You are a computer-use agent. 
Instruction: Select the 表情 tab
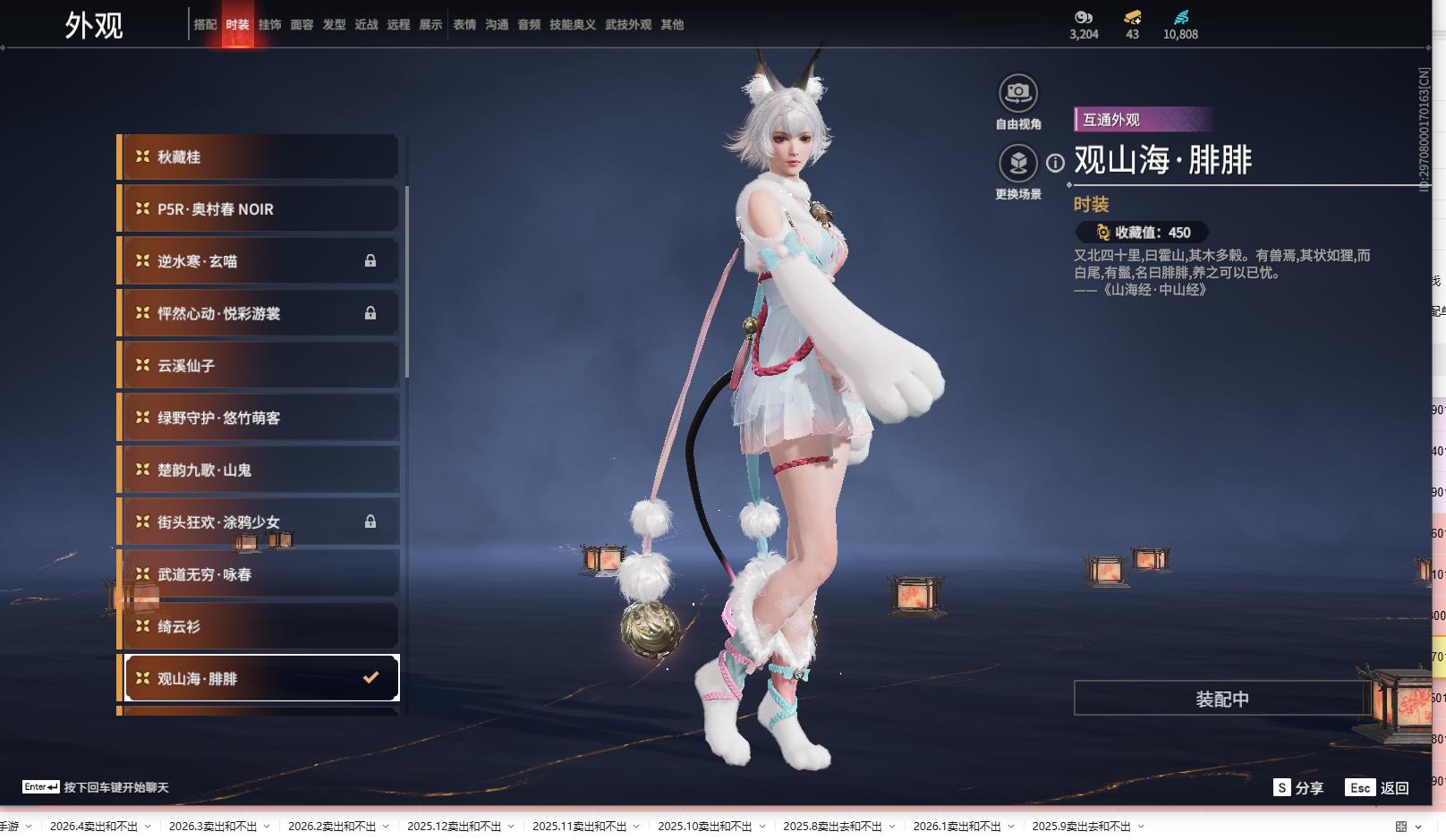464,25
